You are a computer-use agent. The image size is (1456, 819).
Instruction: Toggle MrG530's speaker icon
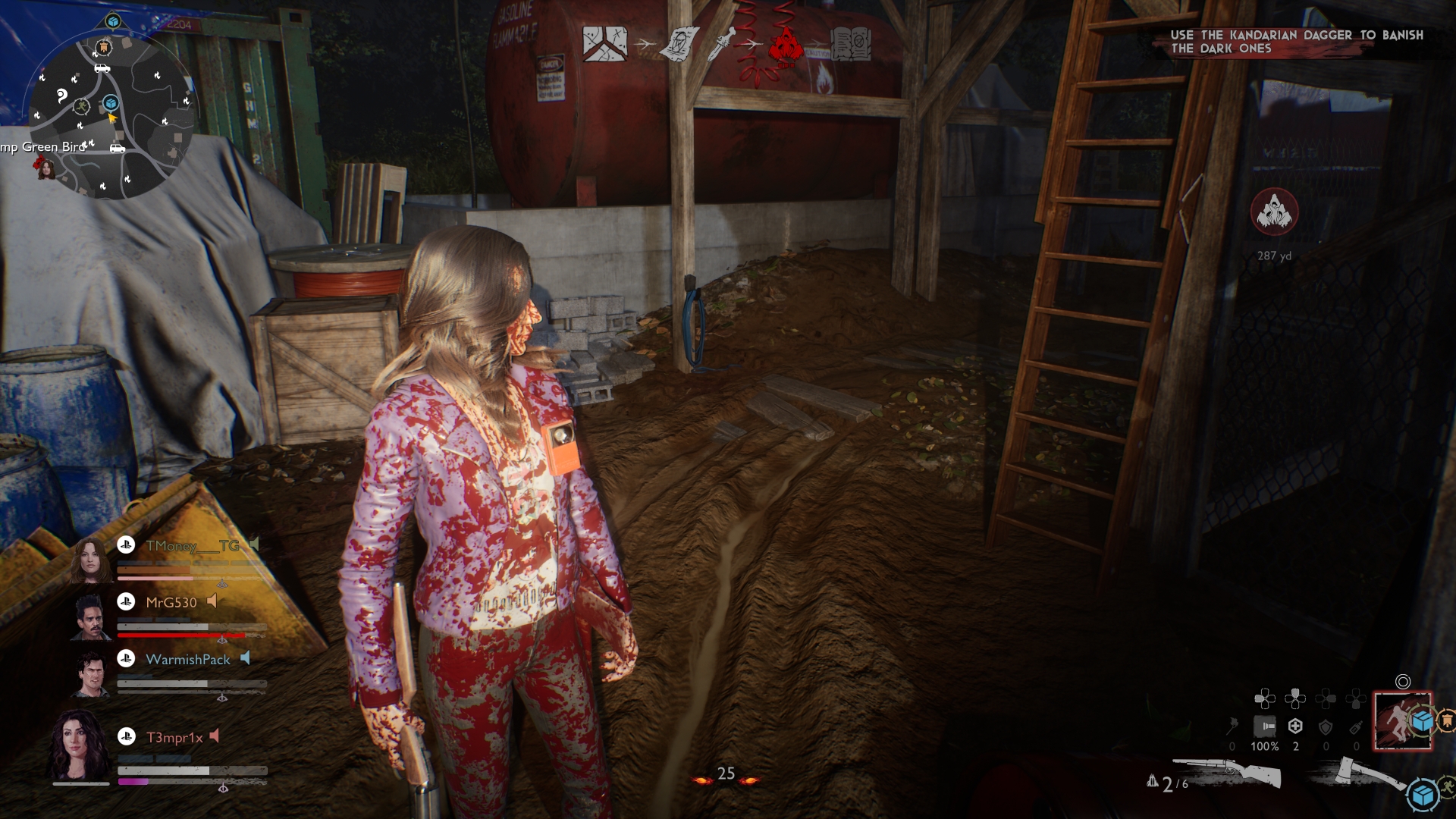211,602
